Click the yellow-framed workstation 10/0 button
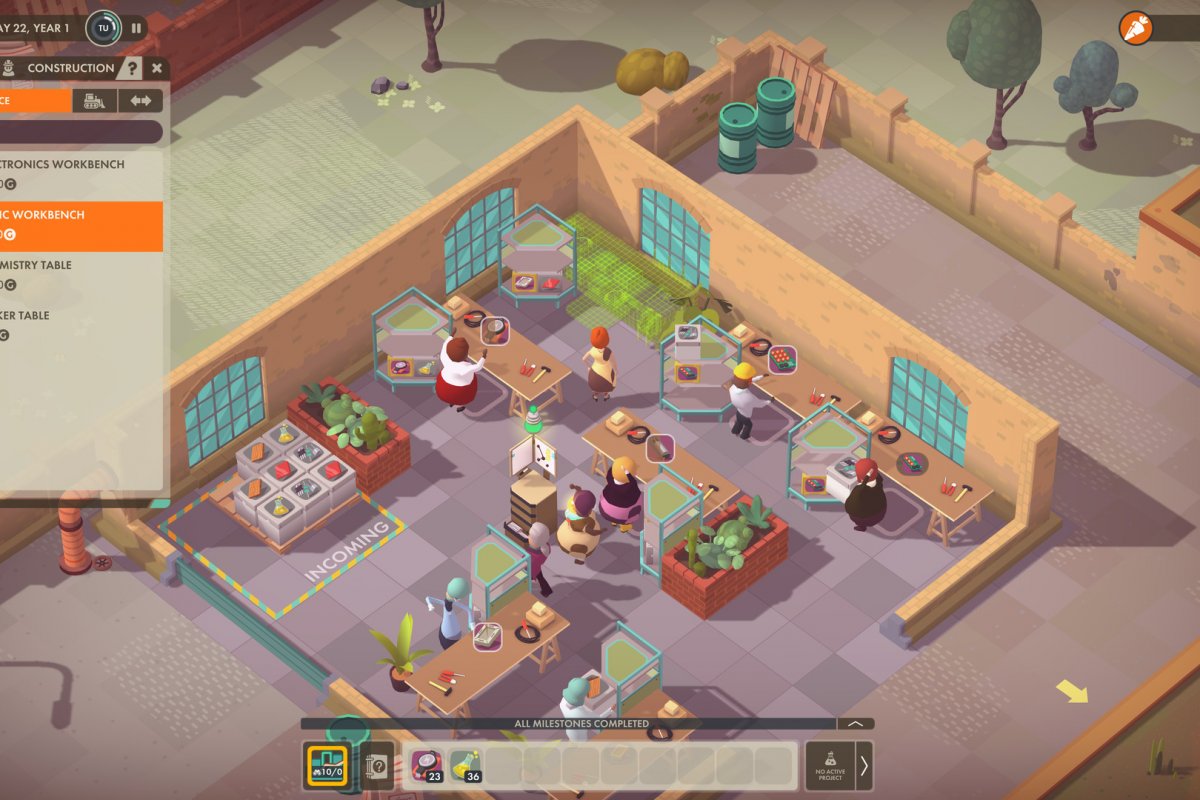1200x800 pixels. (326, 766)
